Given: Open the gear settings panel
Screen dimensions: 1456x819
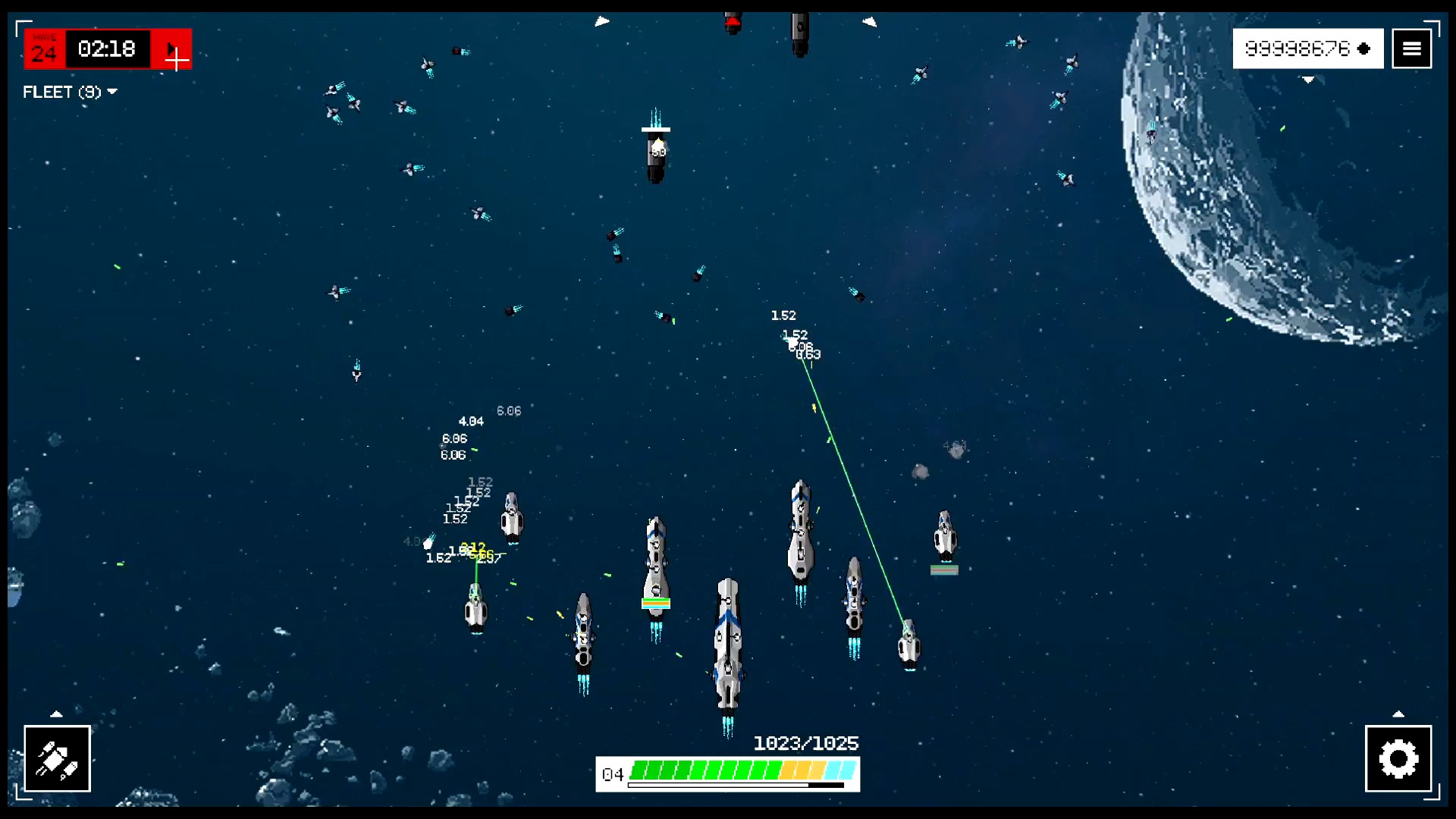Looking at the screenshot, I should click(1398, 758).
